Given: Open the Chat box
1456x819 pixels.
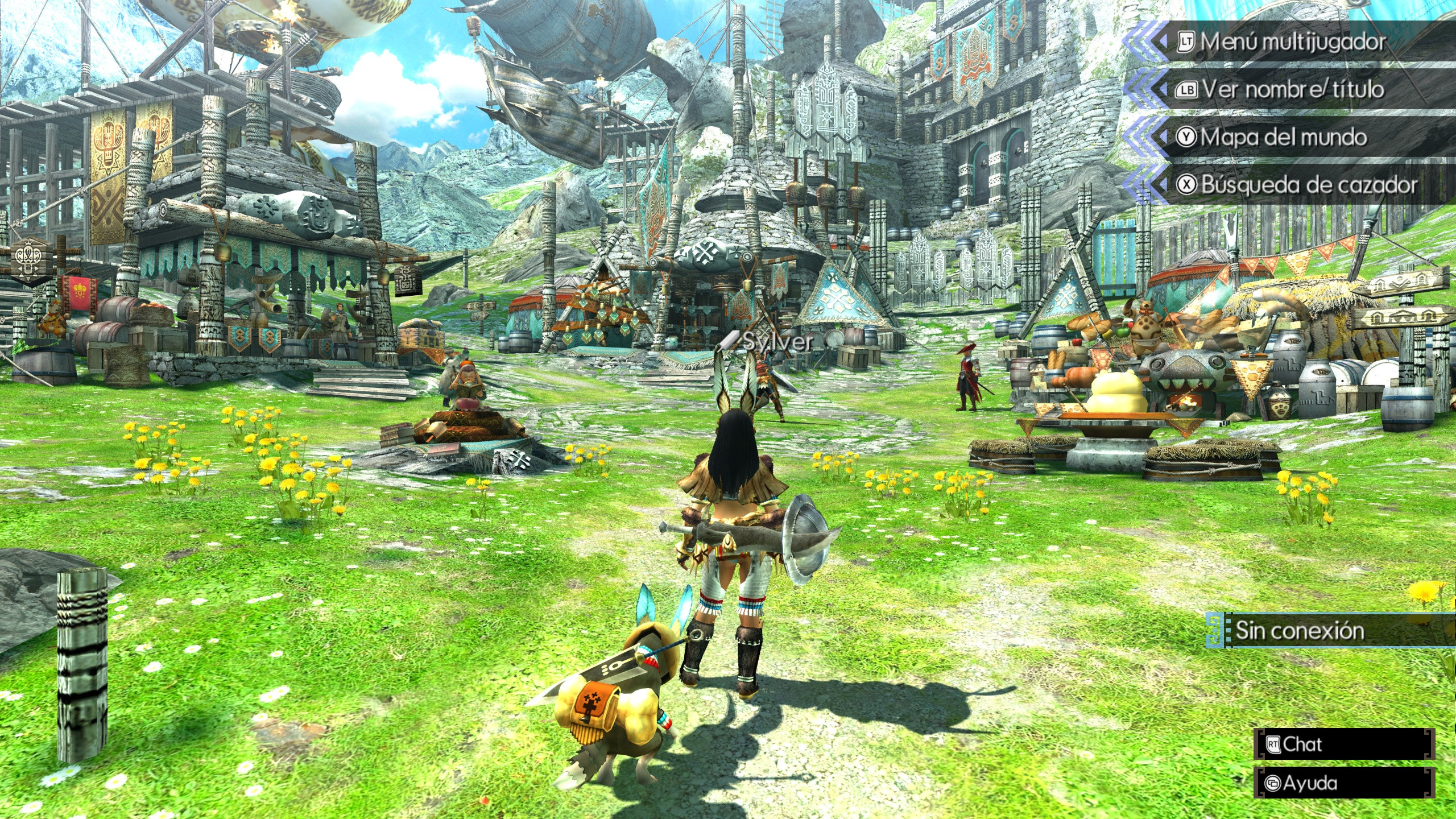Looking at the screenshot, I should click(x=1343, y=744).
